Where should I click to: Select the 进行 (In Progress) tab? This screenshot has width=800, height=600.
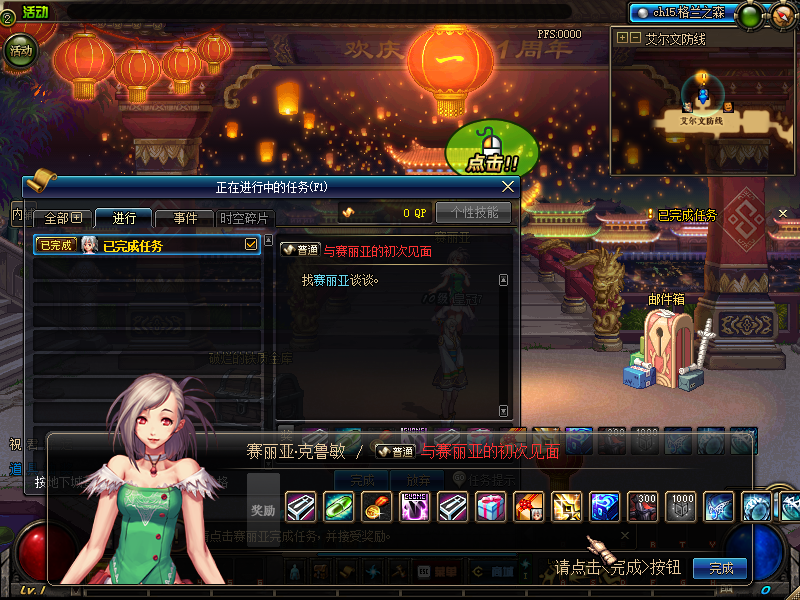(x=124, y=218)
